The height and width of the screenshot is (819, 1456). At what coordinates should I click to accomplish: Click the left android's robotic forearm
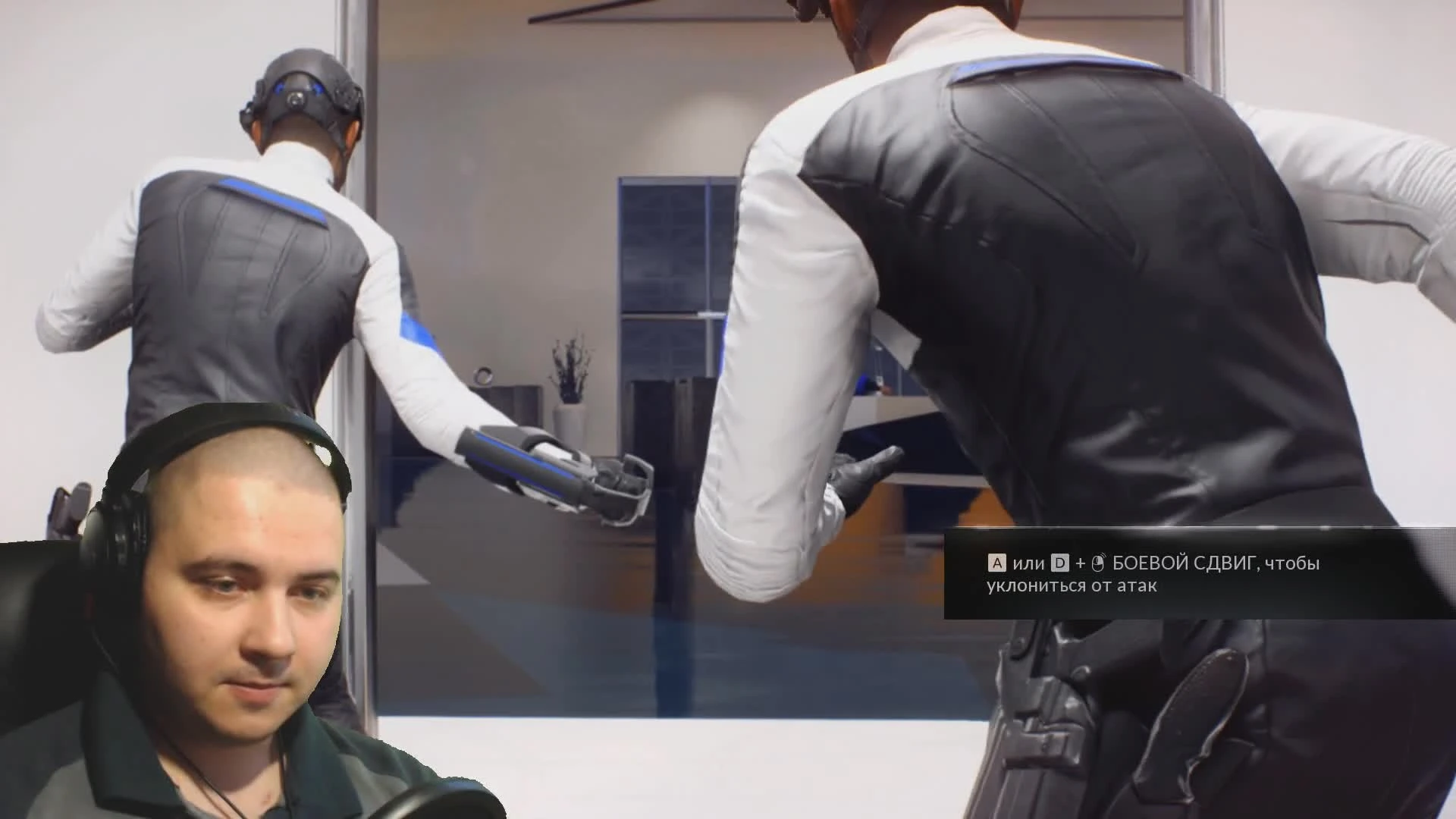coord(516,463)
